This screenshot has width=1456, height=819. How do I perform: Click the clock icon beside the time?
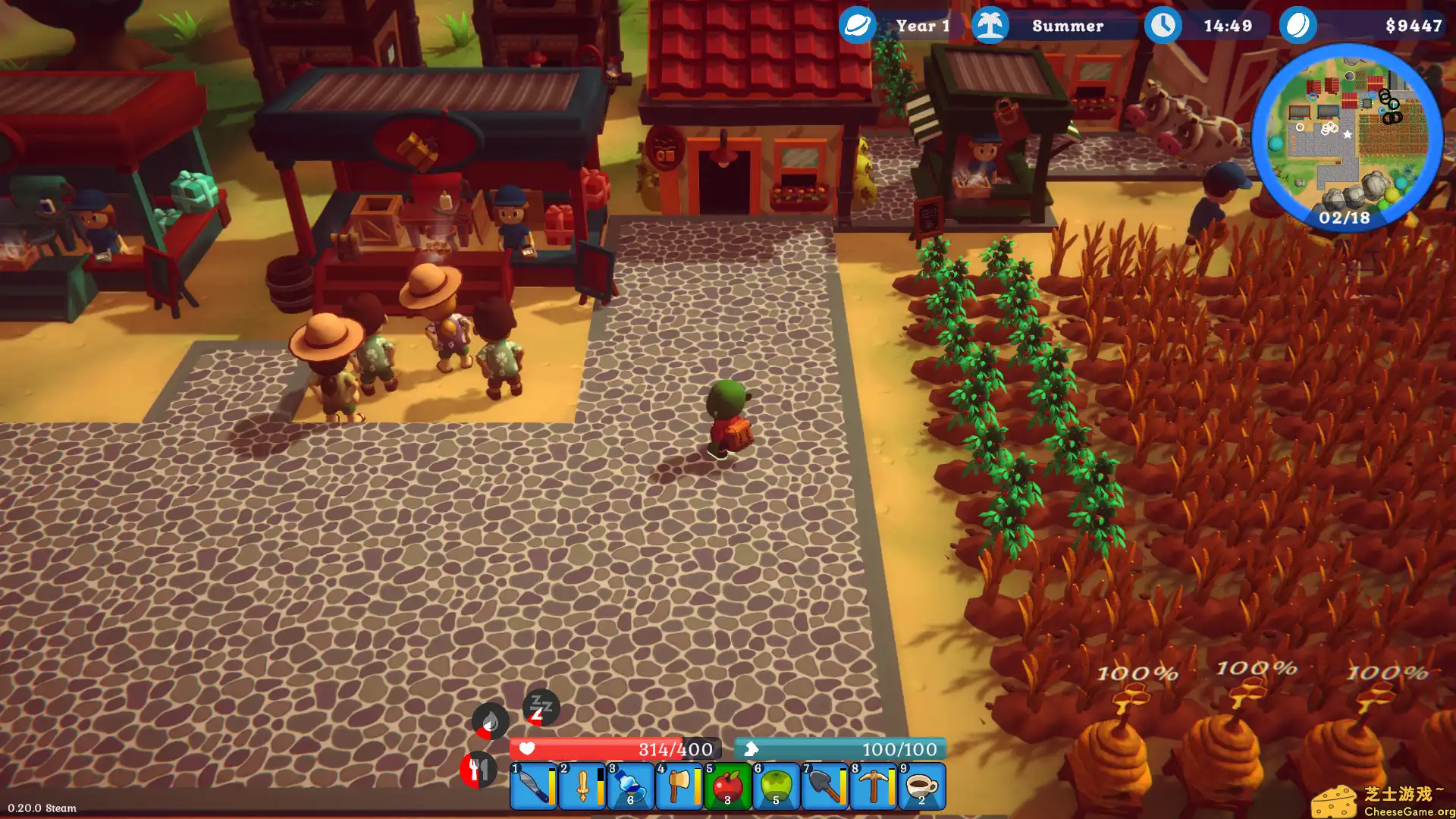1163,26
